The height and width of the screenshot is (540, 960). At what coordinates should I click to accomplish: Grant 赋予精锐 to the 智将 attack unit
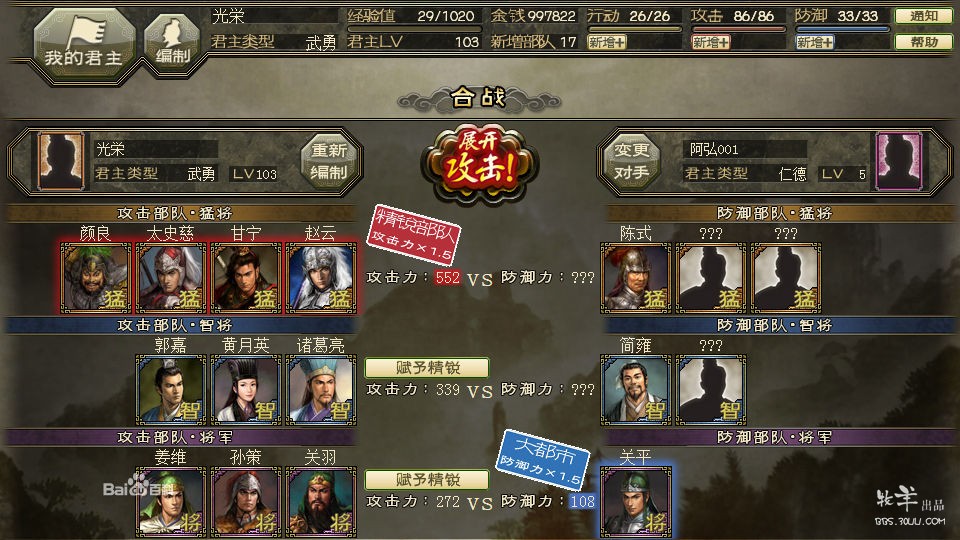tap(427, 367)
